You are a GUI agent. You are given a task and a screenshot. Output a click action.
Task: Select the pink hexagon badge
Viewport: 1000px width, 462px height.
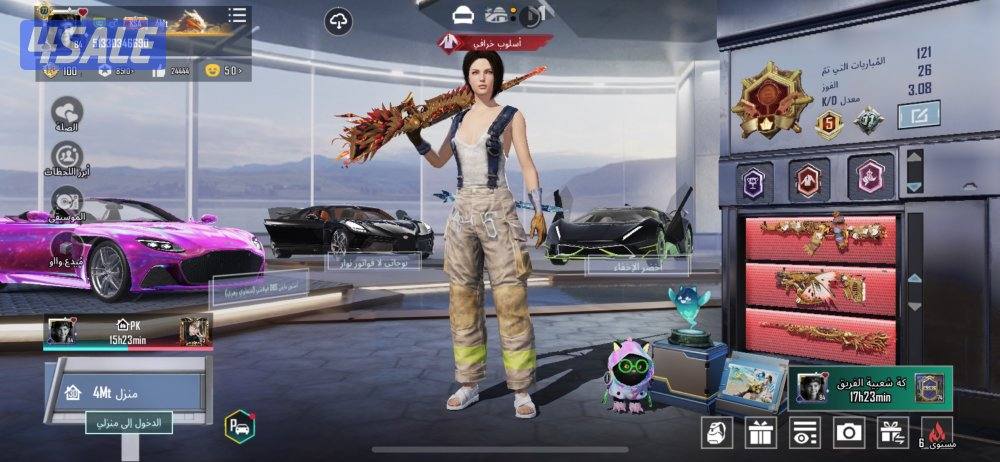[x=871, y=180]
